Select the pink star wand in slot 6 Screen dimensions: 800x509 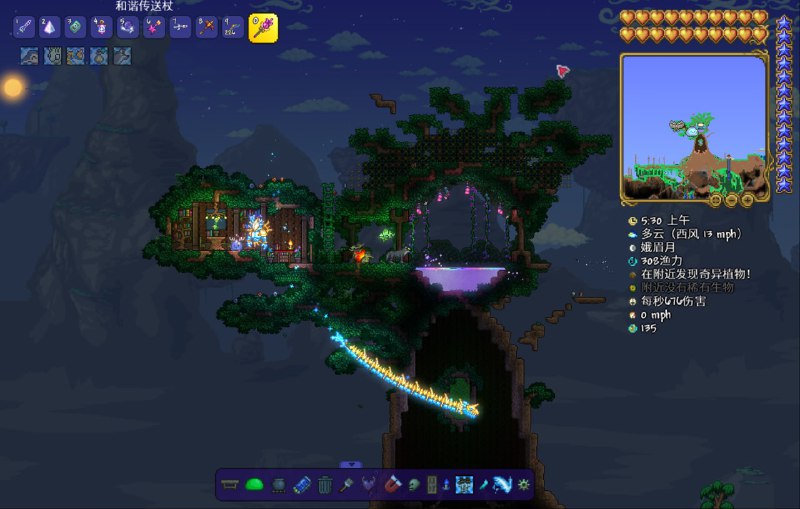(x=153, y=28)
